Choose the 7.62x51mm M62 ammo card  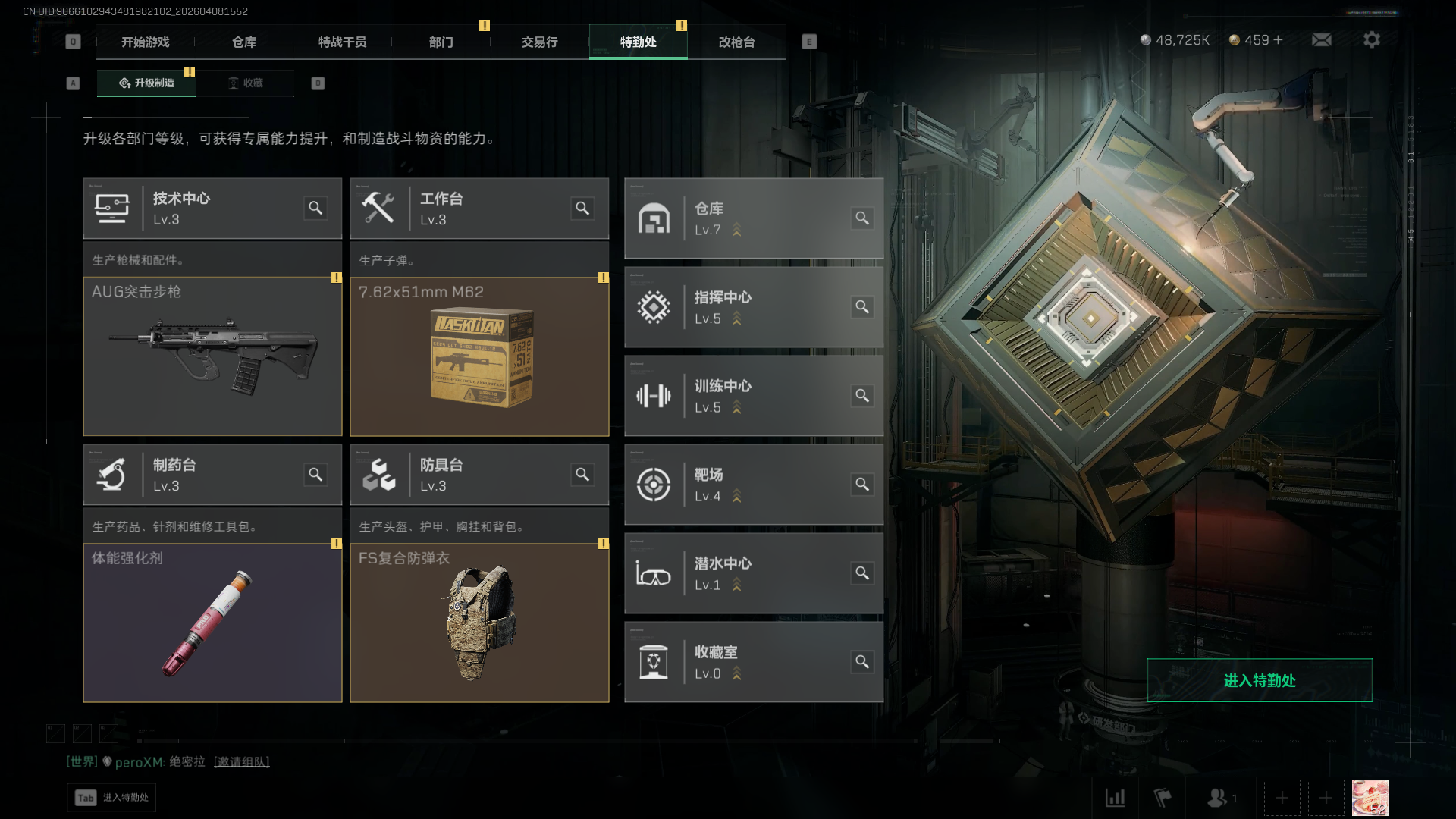click(x=479, y=356)
